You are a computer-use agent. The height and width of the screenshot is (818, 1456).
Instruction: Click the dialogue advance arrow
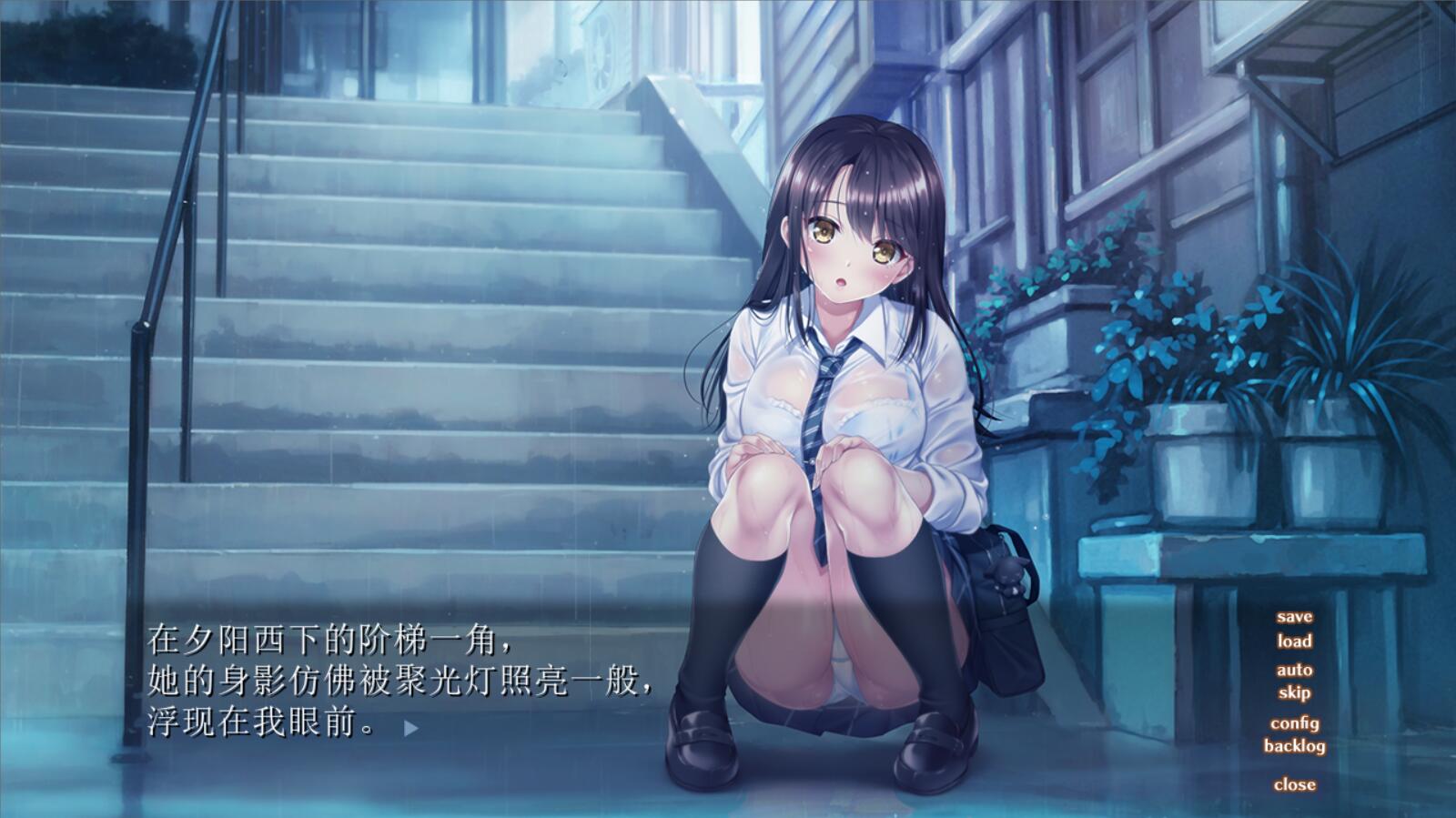(x=411, y=728)
